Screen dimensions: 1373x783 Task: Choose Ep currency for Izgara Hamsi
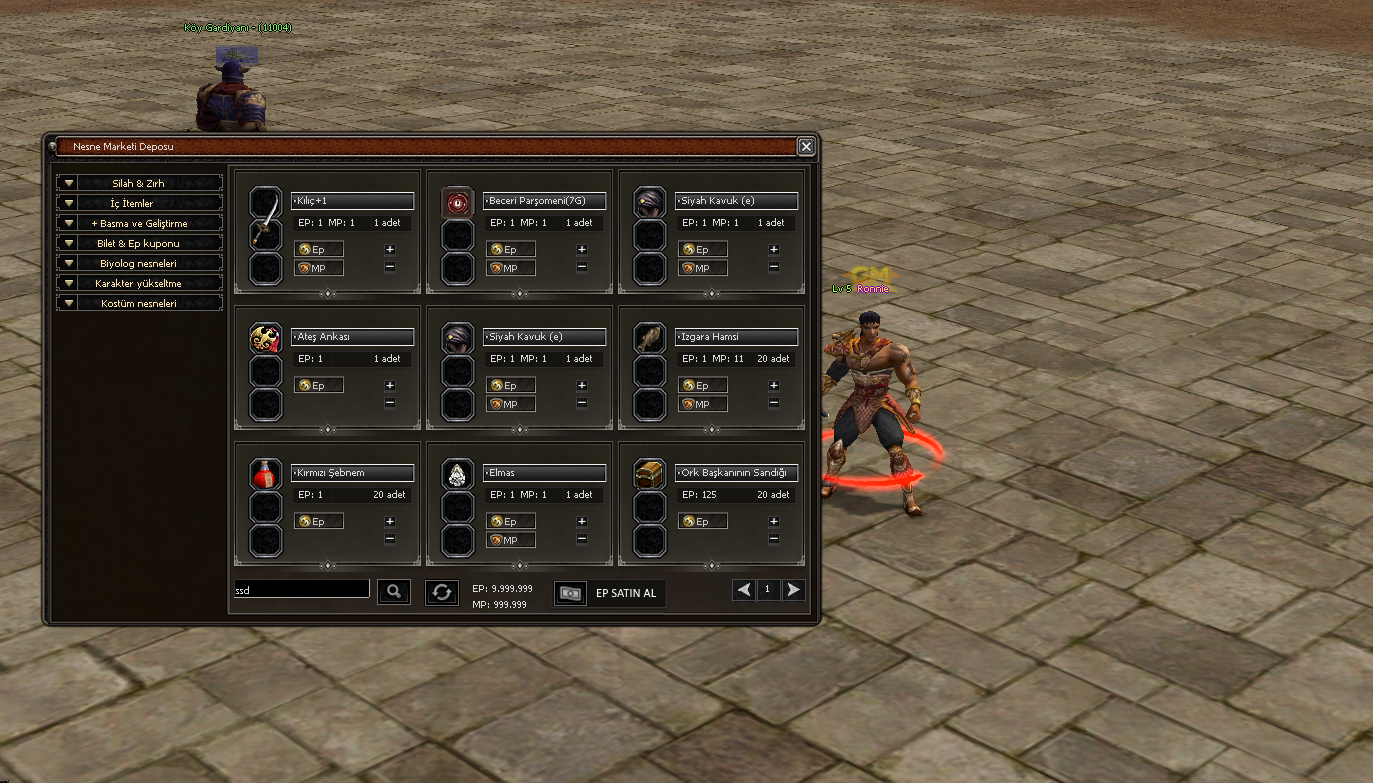(702, 384)
